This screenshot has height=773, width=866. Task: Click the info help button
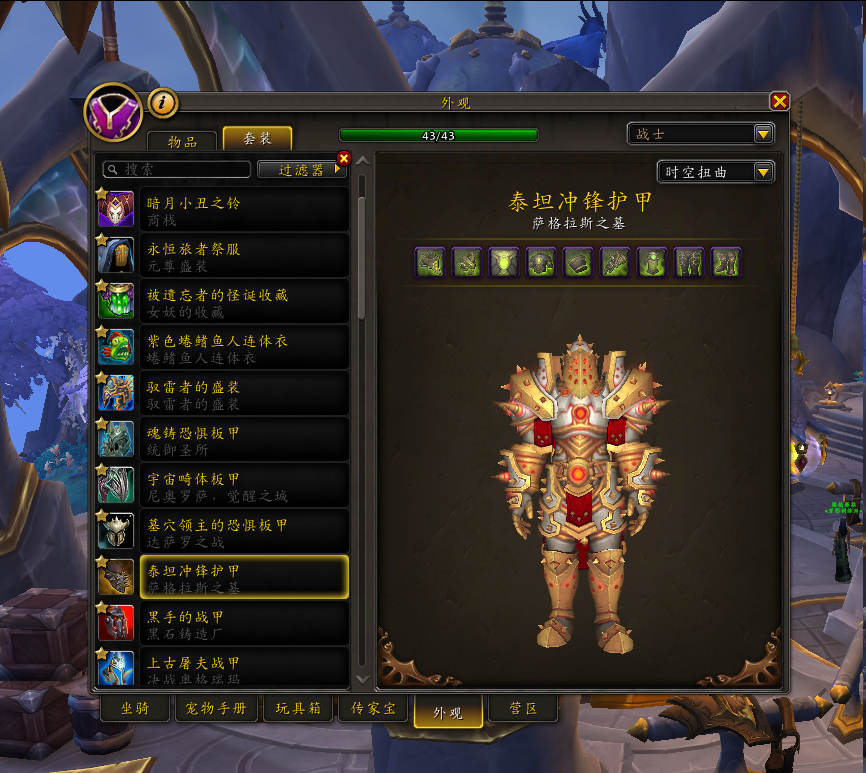coord(163,102)
